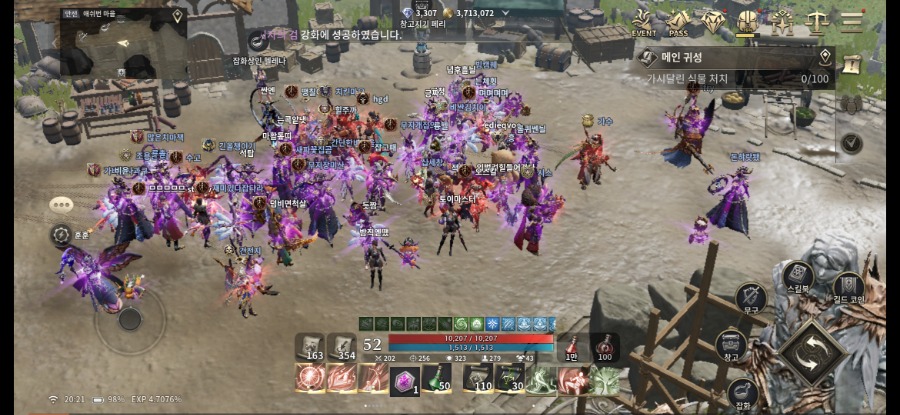Open the quest scroll icon

coord(852,63)
